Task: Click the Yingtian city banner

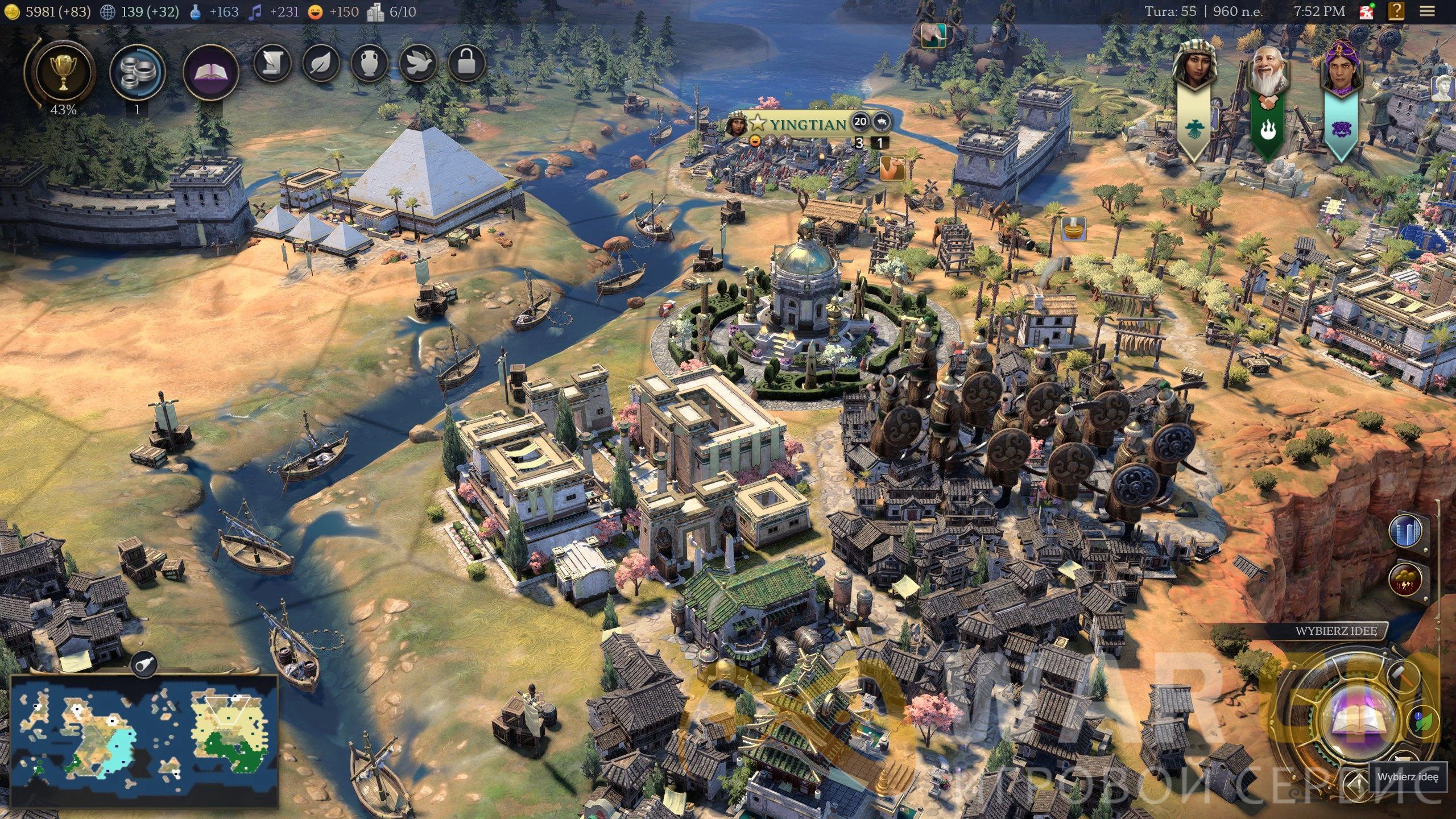Action: 806,123
